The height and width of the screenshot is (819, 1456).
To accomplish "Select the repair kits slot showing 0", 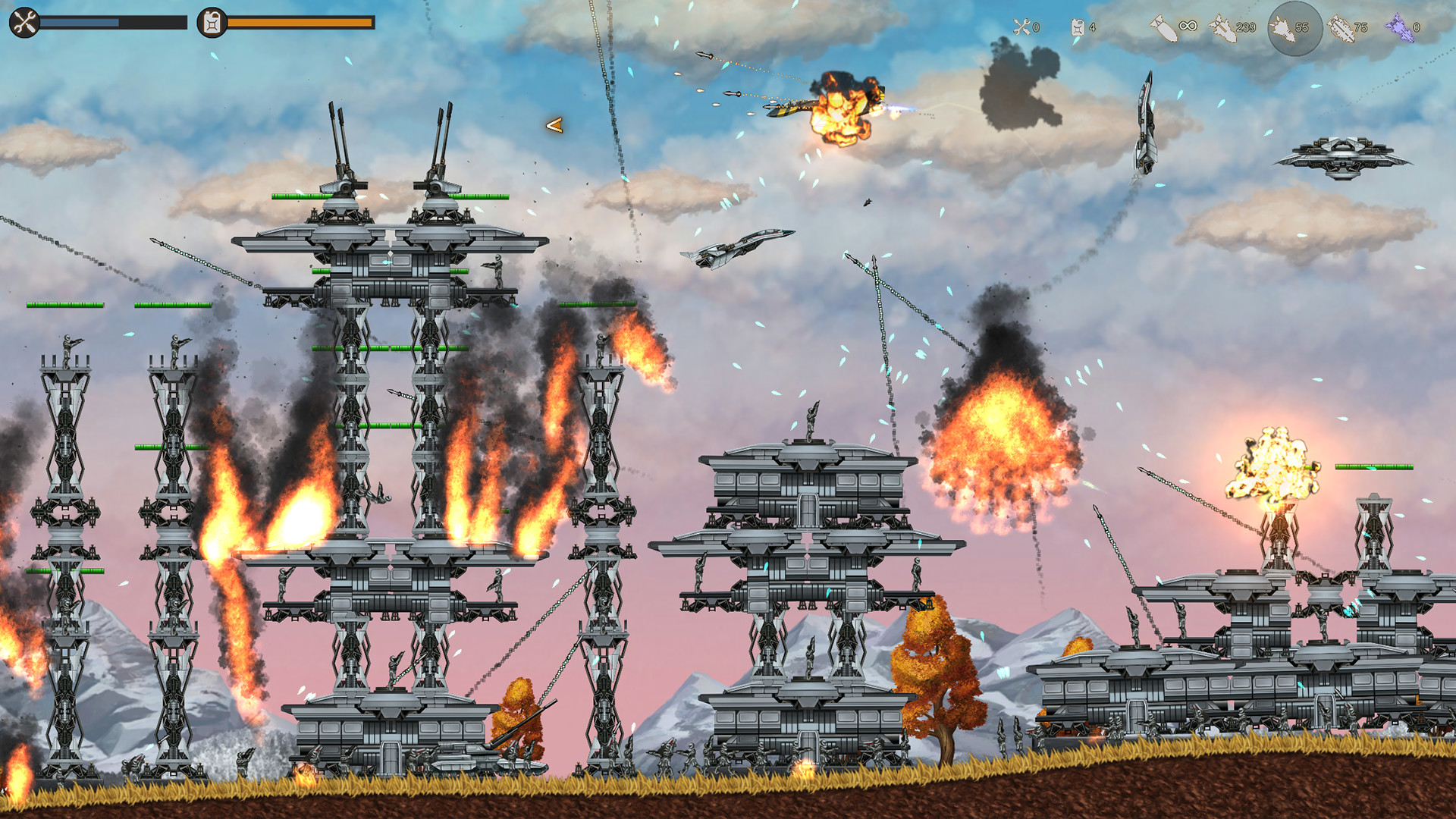I will pyautogui.click(x=1025, y=27).
